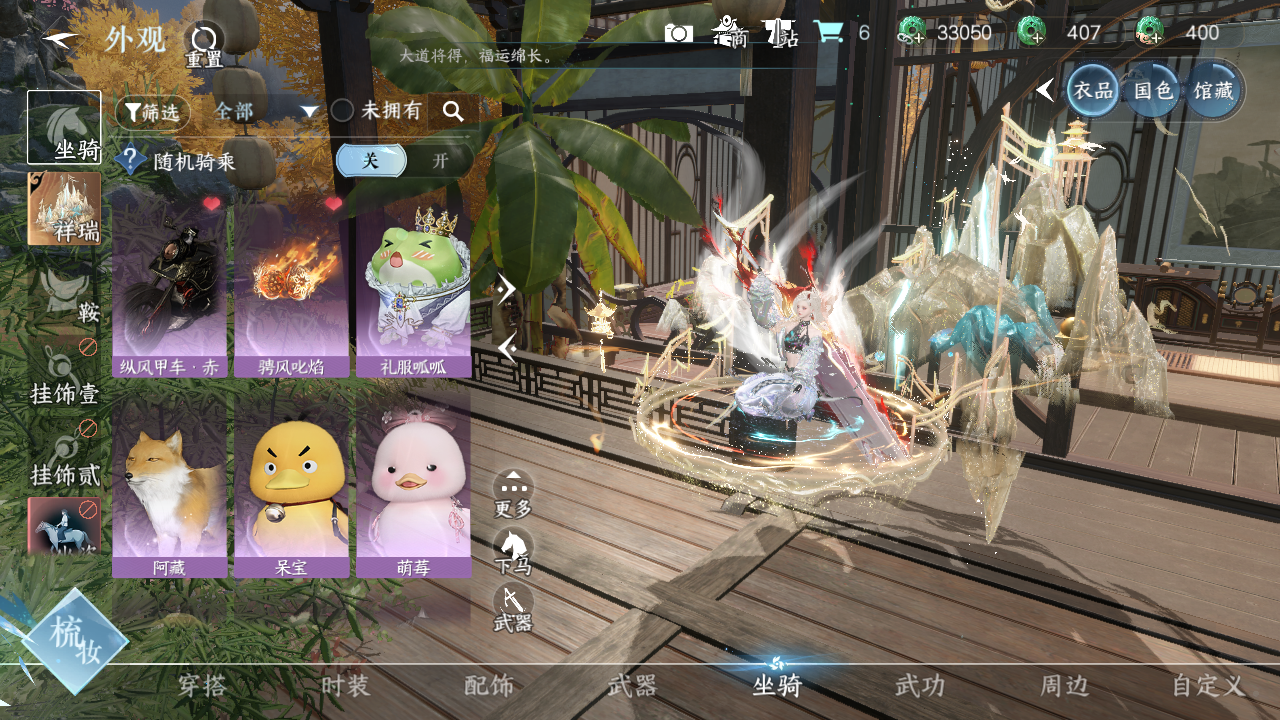Open the shopping cart icon
Image resolution: width=1280 pixels, height=720 pixels.
[828, 32]
